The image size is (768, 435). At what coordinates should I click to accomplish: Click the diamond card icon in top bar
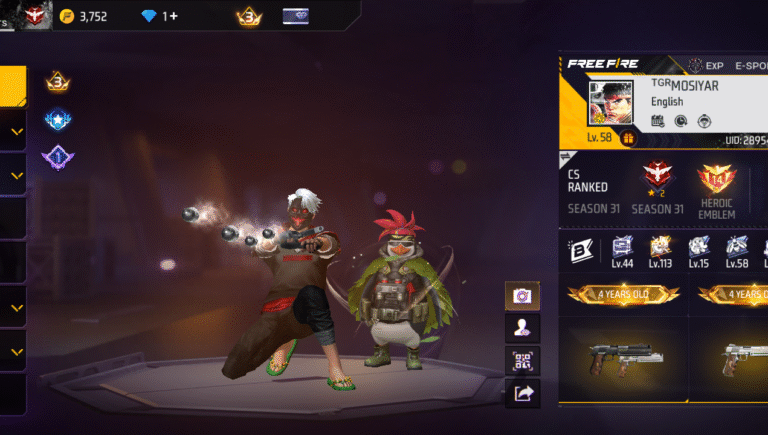click(x=296, y=16)
